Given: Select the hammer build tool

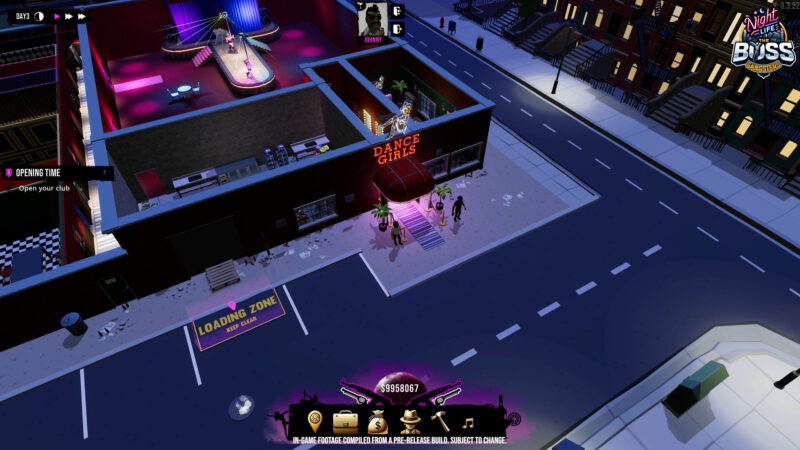Looking at the screenshot, I should pos(440,420).
